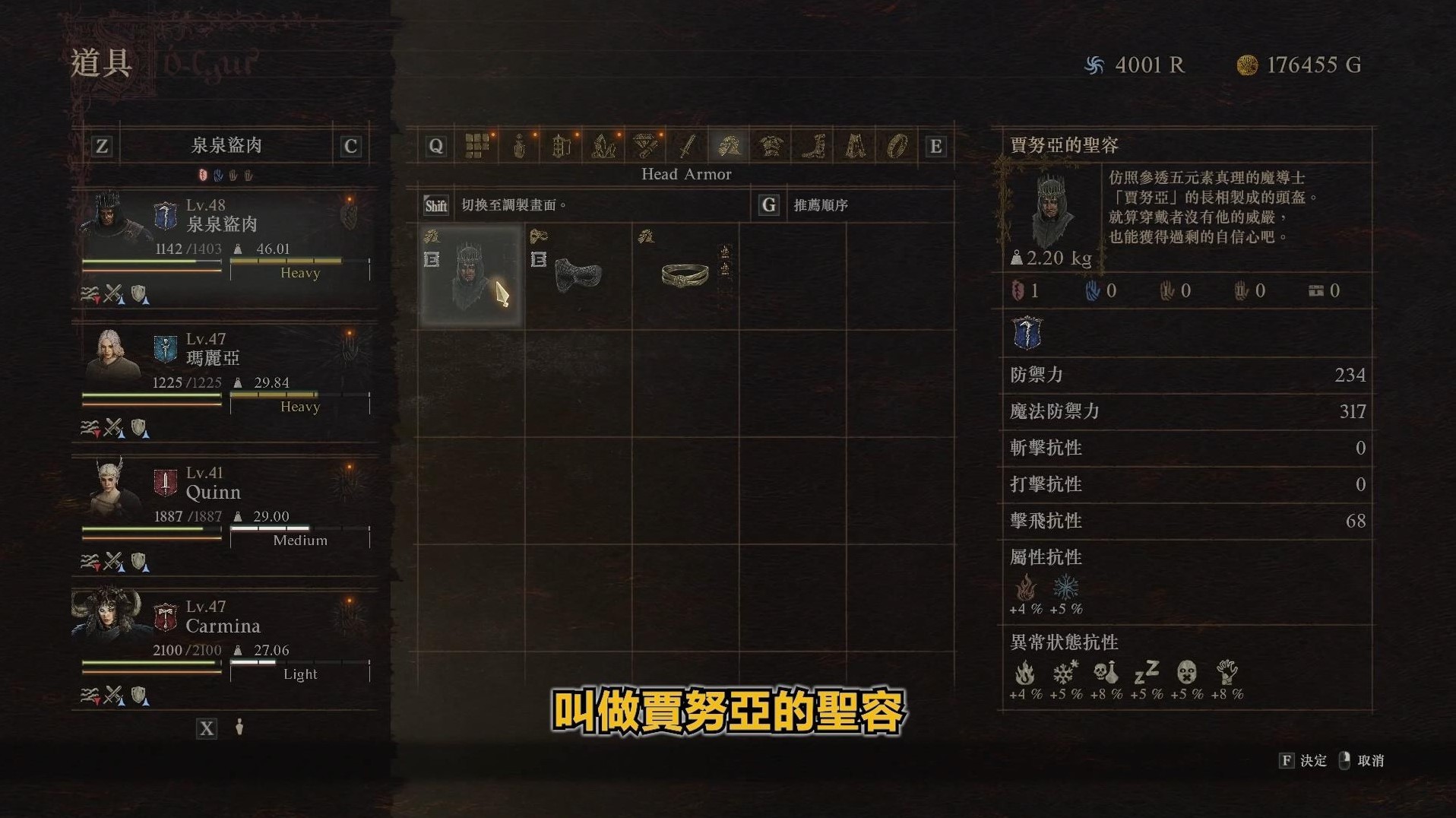
Task: Select the consumables flask category icon
Action: (519, 145)
